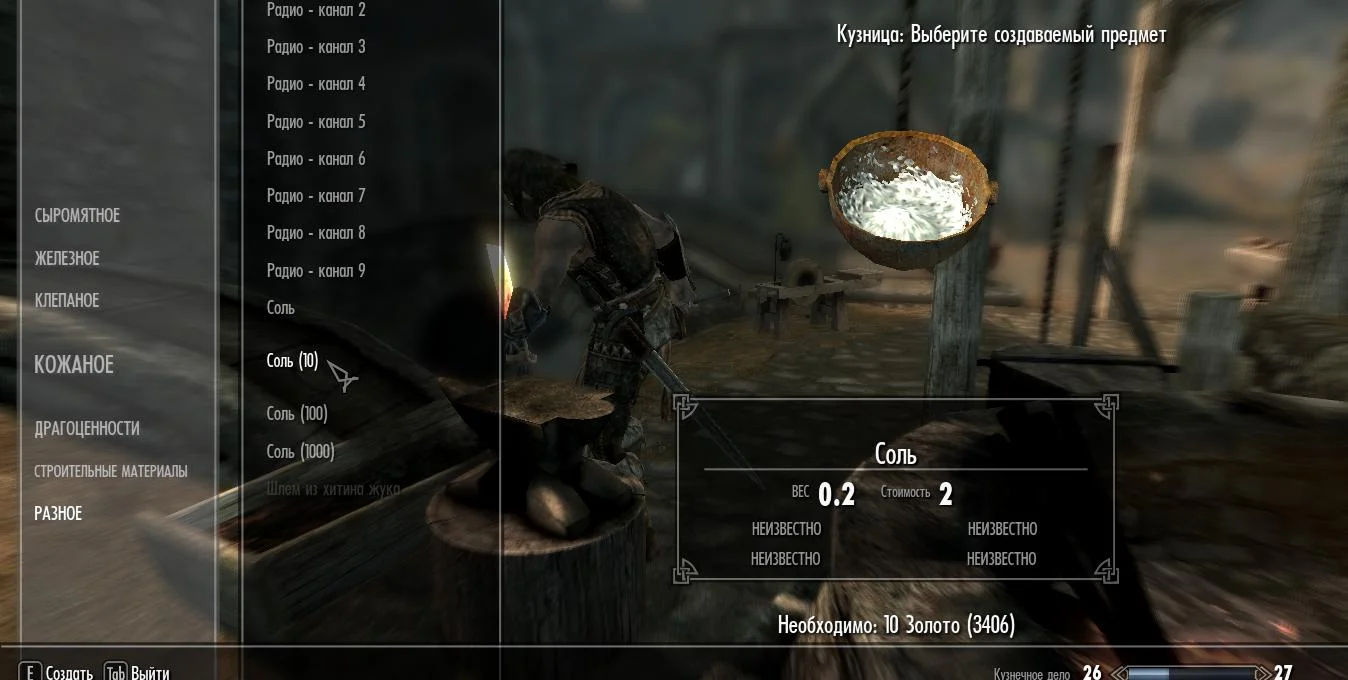Viewport: 1348px width, 680px height.
Task: Select the Соль (100) recipe
Action: coord(297,414)
